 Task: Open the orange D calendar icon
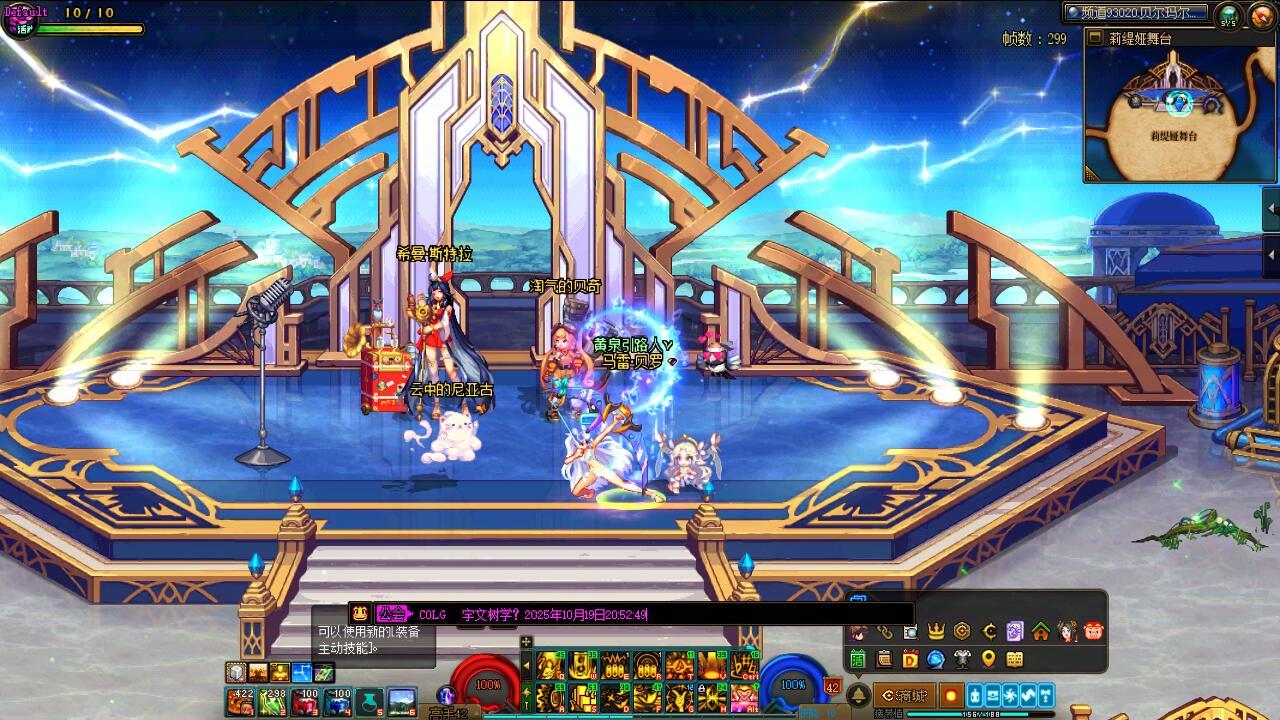[x=910, y=659]
